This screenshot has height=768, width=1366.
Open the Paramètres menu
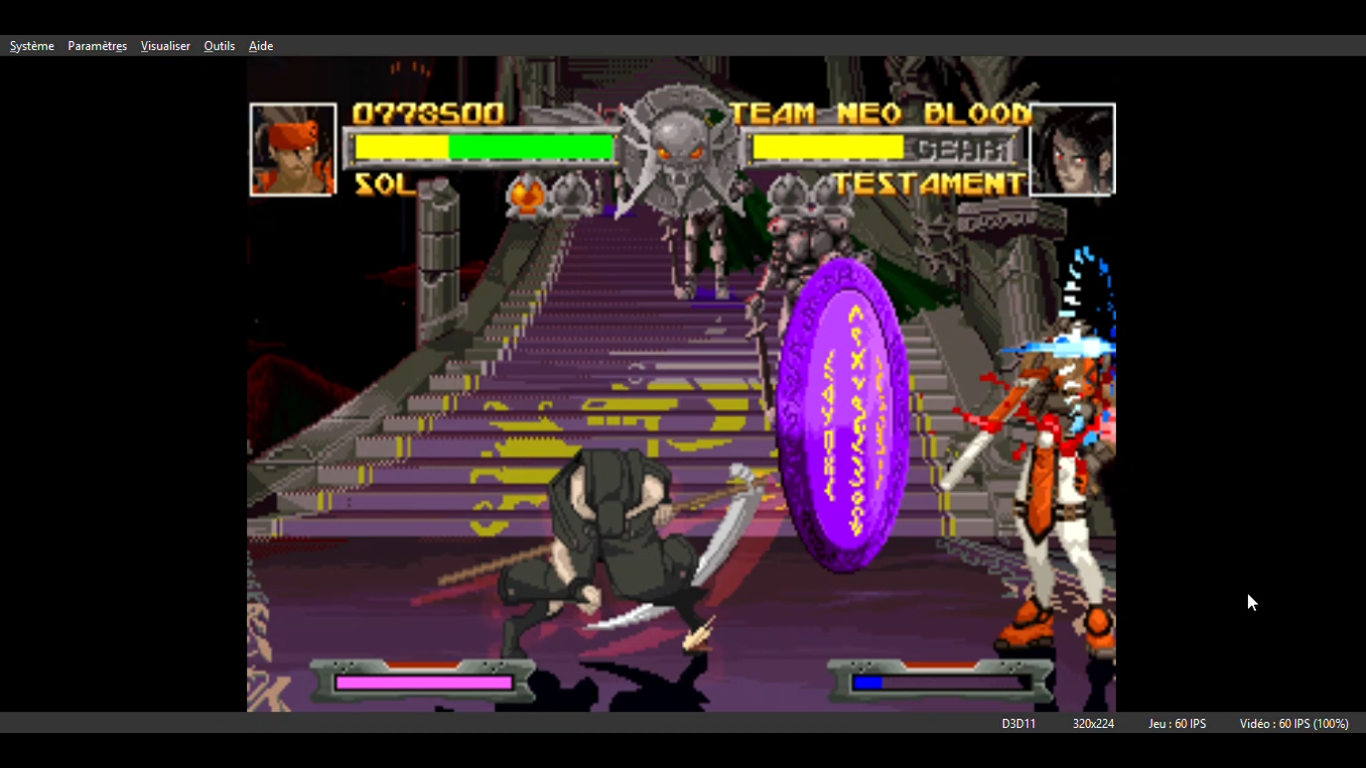97,46
